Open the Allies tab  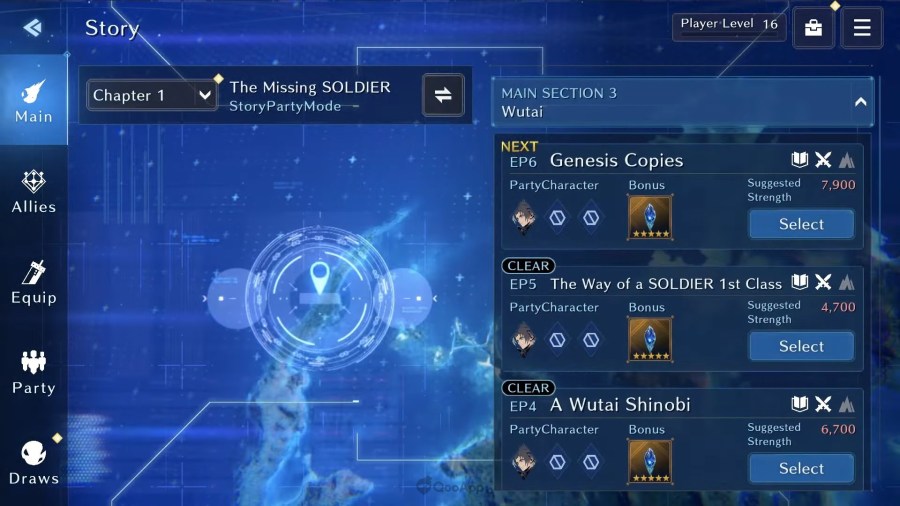pyautogui.click(x=33, y=191)
